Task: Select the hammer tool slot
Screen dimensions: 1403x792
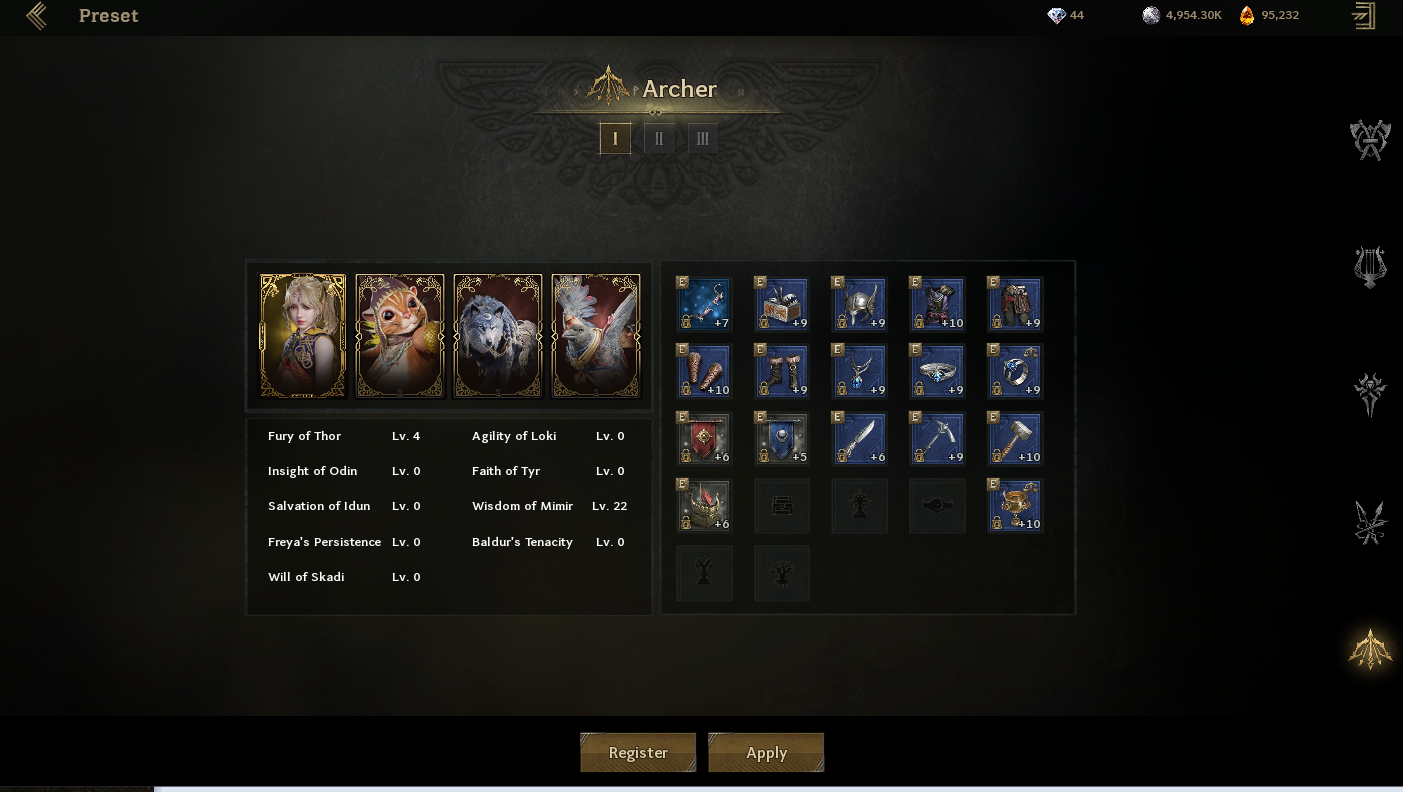Action: (x=1016, y=439)
